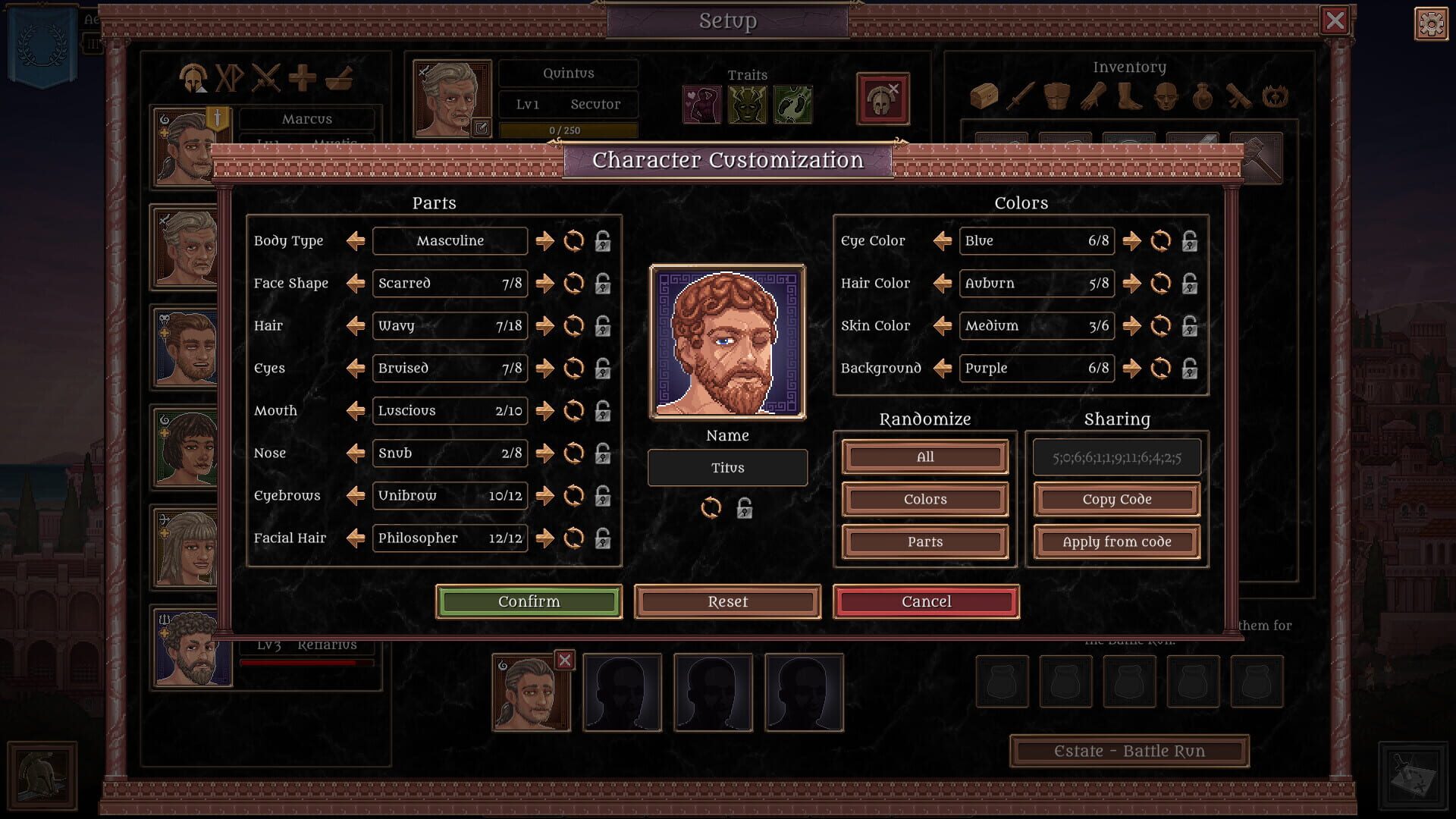
Task: Advance Facial Hair past Philosopher
Action: pos(544,538)
